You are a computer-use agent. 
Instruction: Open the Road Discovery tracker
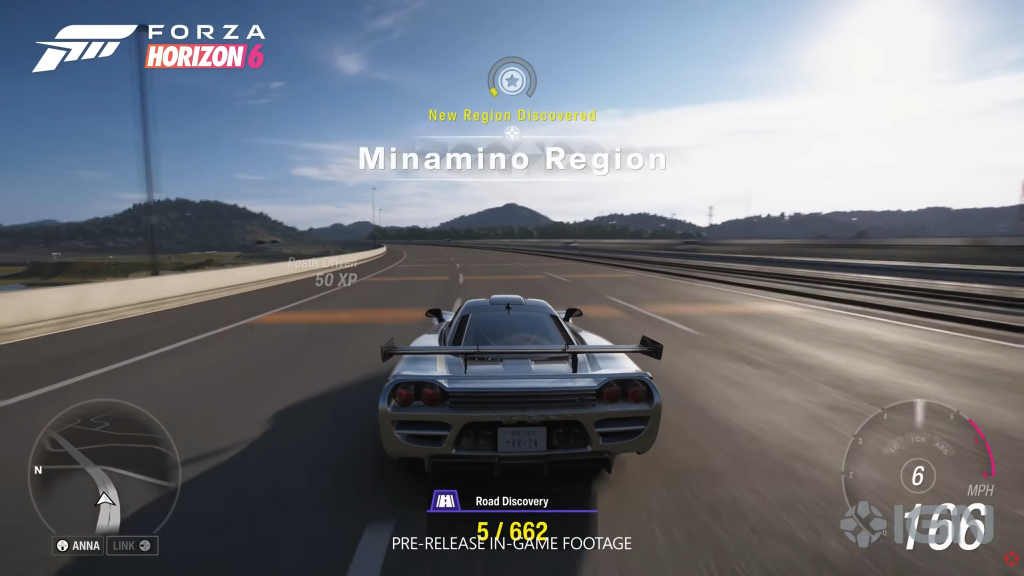coord(511,502)
